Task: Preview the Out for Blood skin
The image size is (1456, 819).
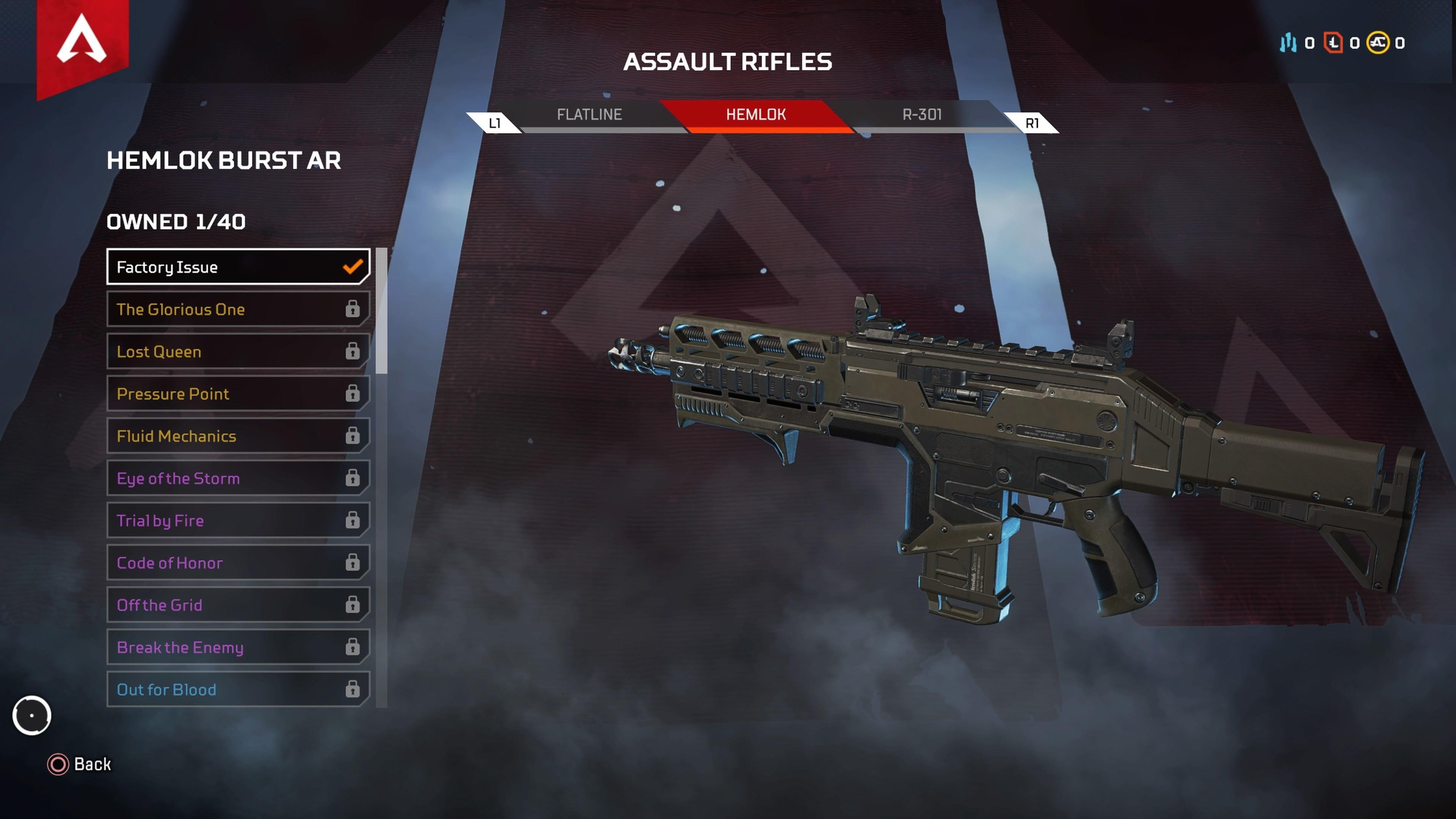Action: click(x=238, y=690)
